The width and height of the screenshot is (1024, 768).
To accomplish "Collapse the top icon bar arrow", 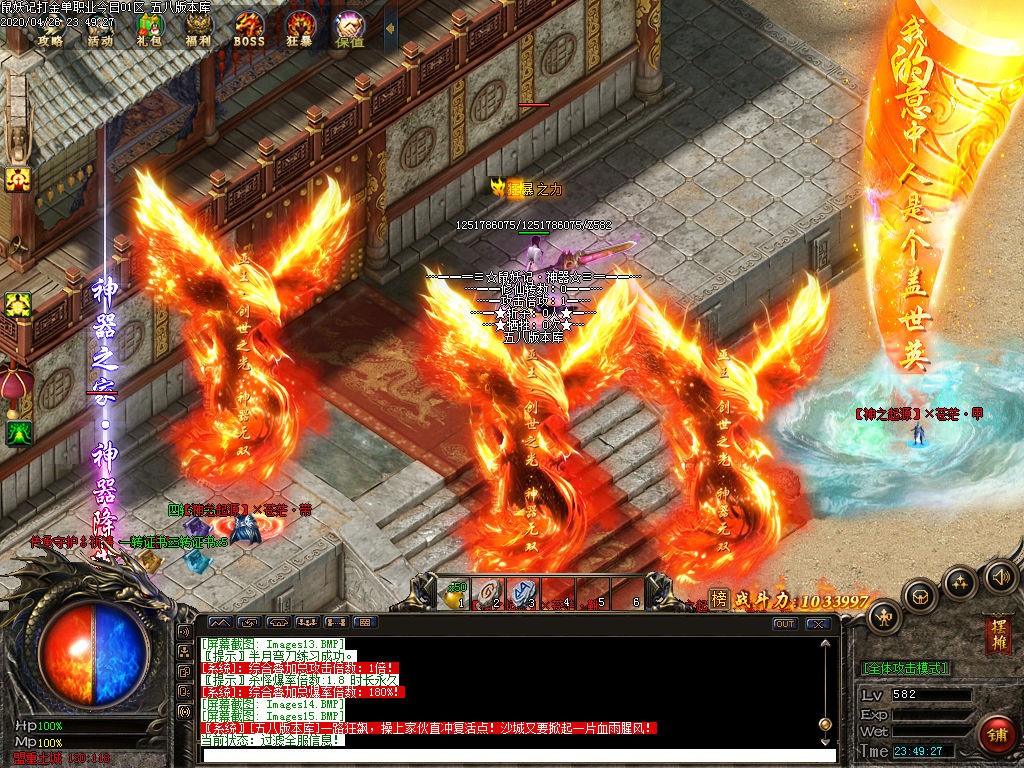I will pos(390,30).
